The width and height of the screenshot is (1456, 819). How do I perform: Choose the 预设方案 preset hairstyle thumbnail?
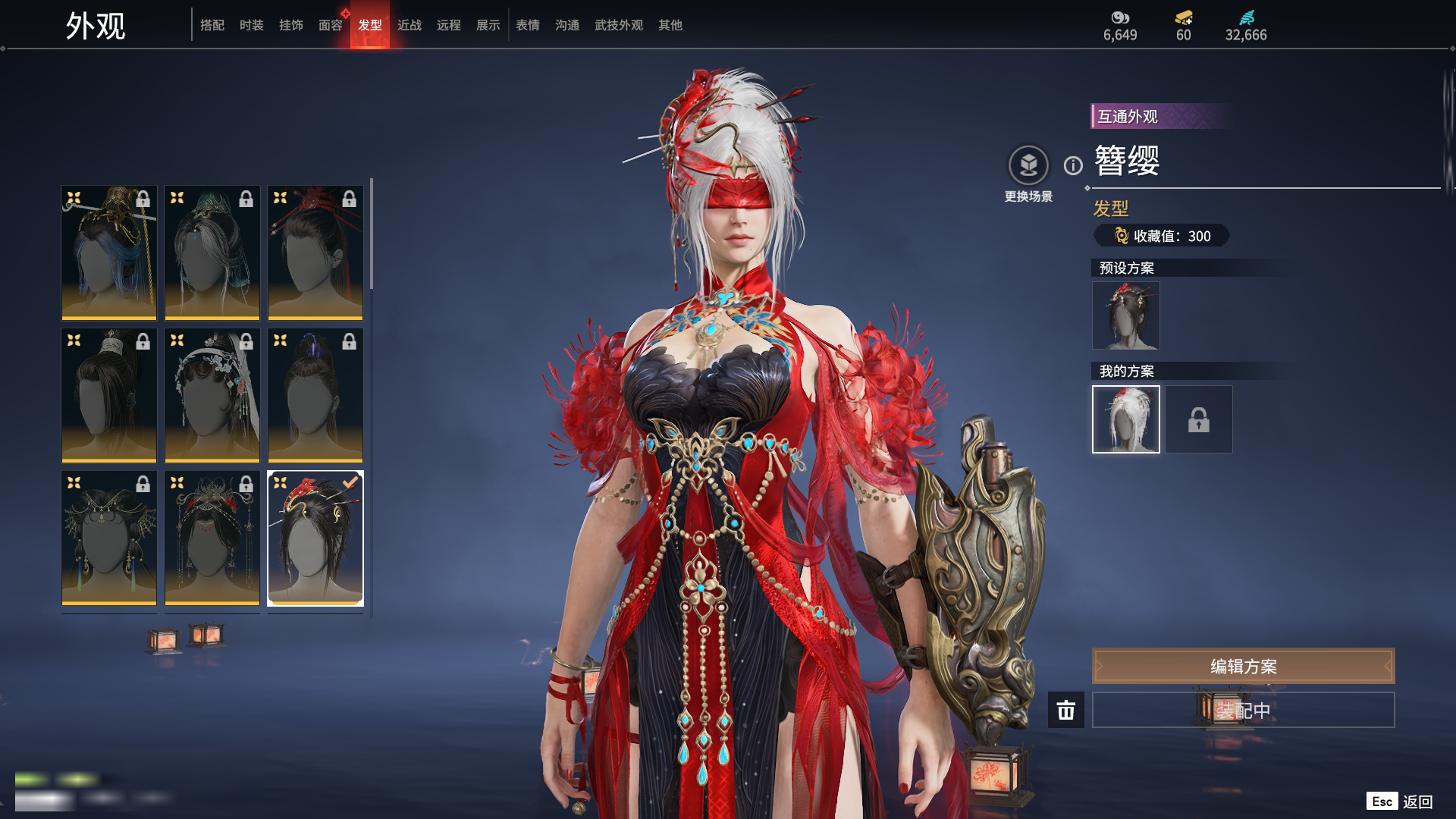(1125, 315)
